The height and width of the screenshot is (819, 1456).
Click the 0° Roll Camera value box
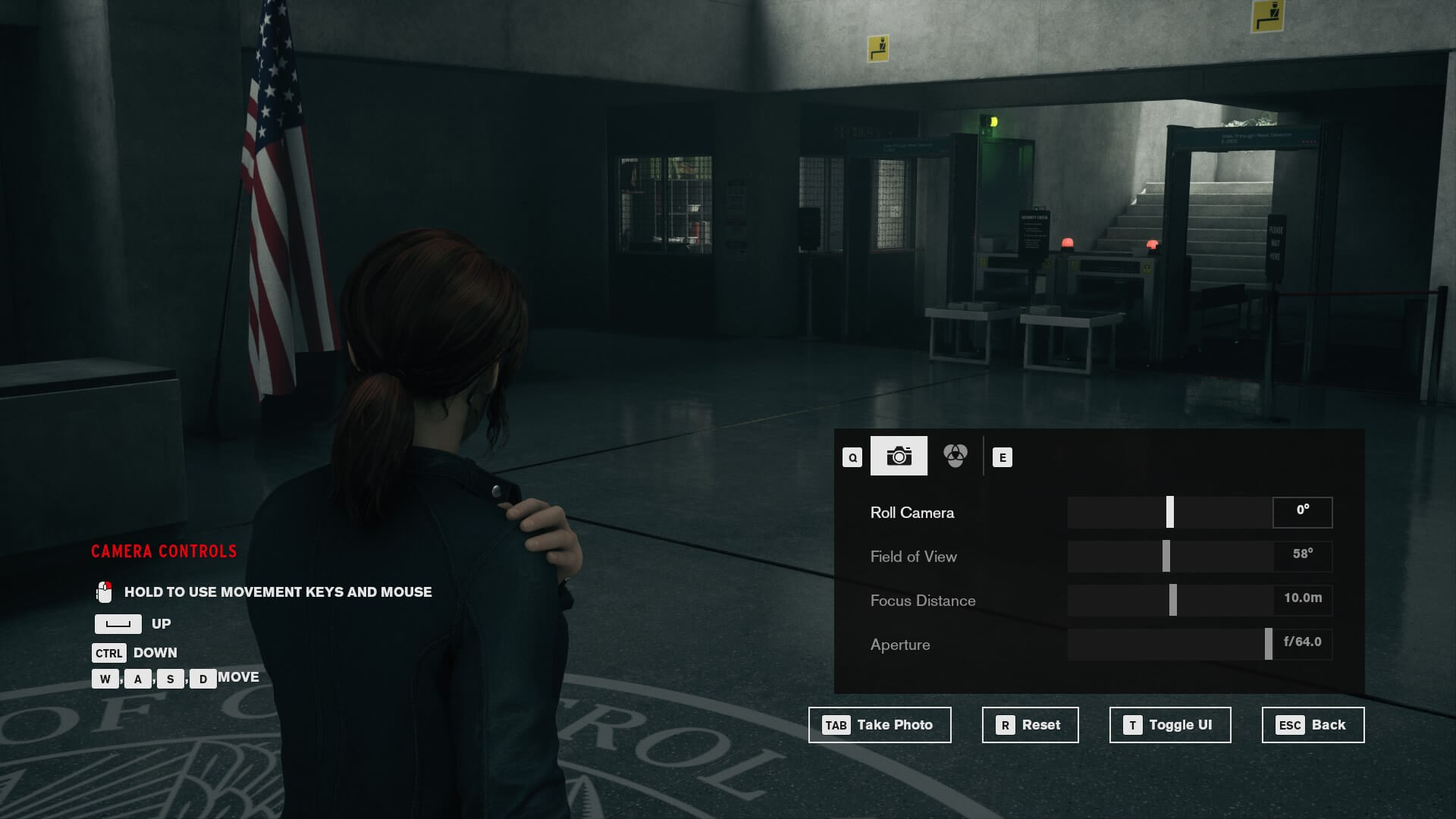pos(1302,512)
